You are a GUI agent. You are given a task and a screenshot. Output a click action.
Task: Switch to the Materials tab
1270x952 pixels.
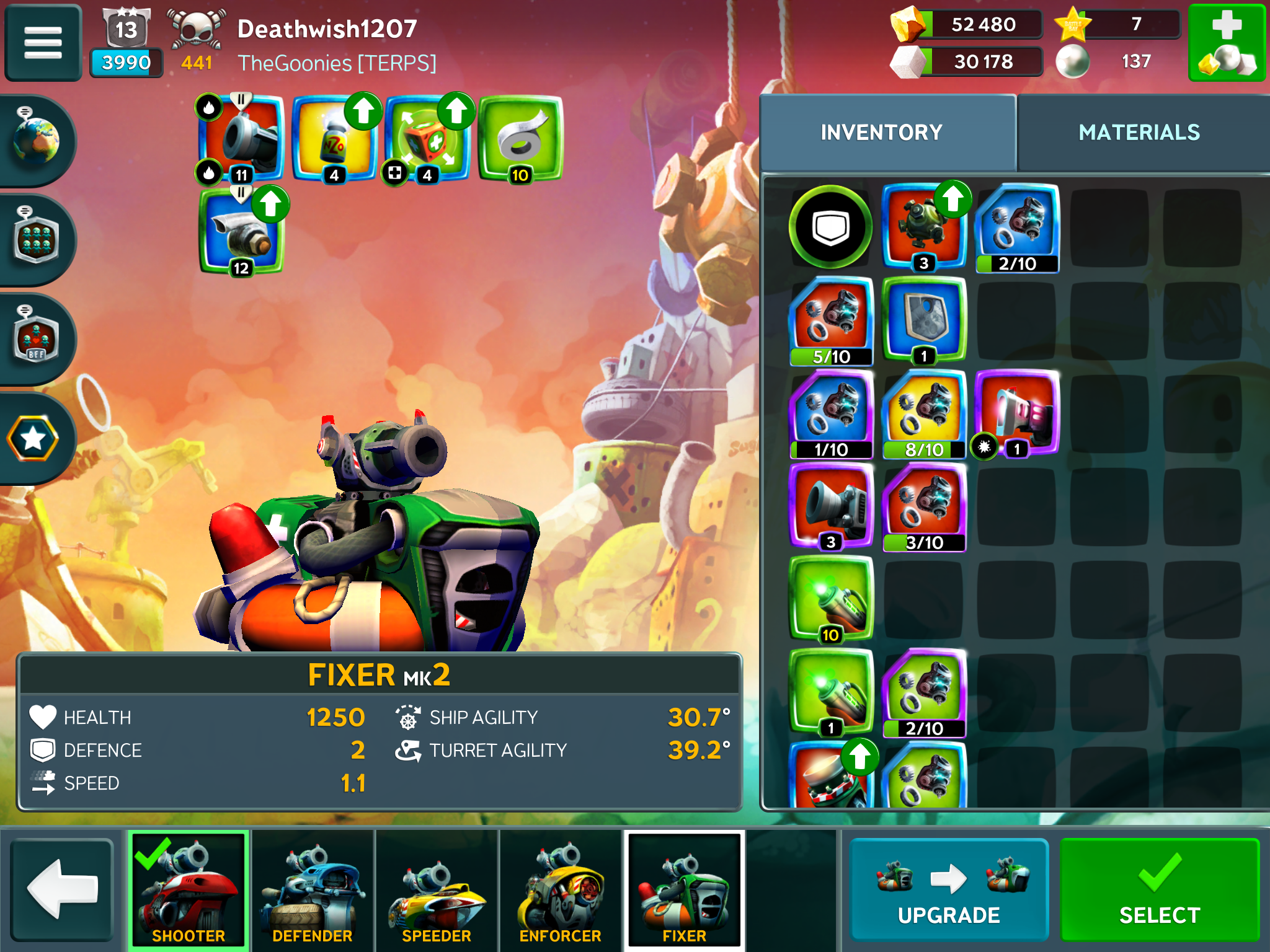(1139, 133)
